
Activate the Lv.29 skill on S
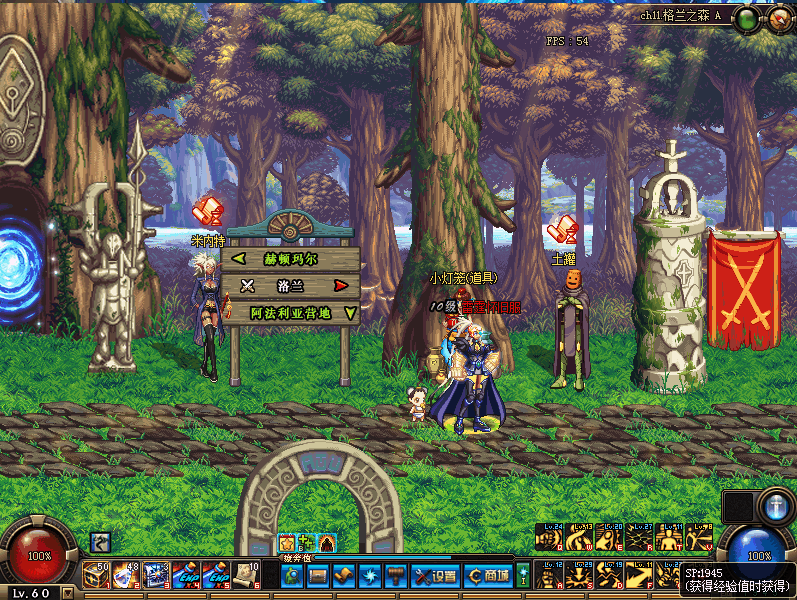(579, 575)
